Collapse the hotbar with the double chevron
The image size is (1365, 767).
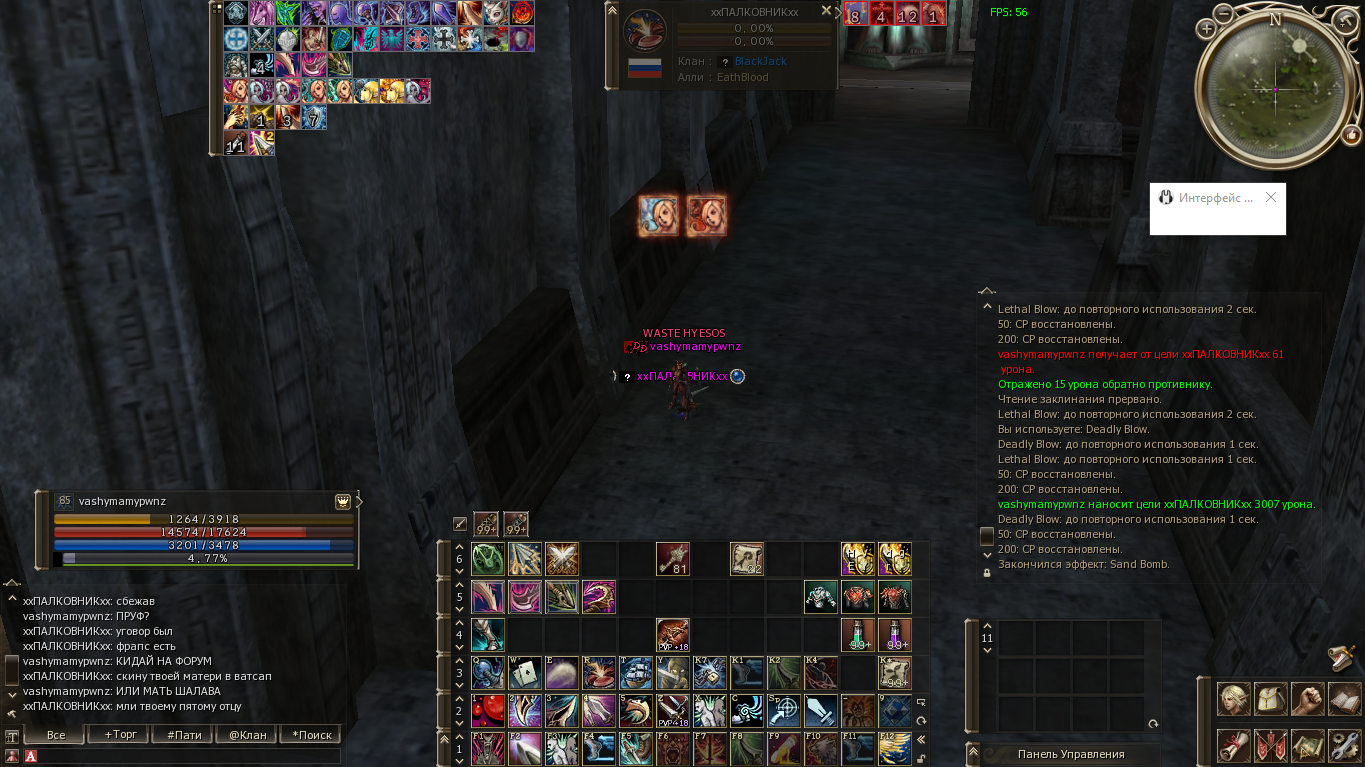tap(921, 737)
